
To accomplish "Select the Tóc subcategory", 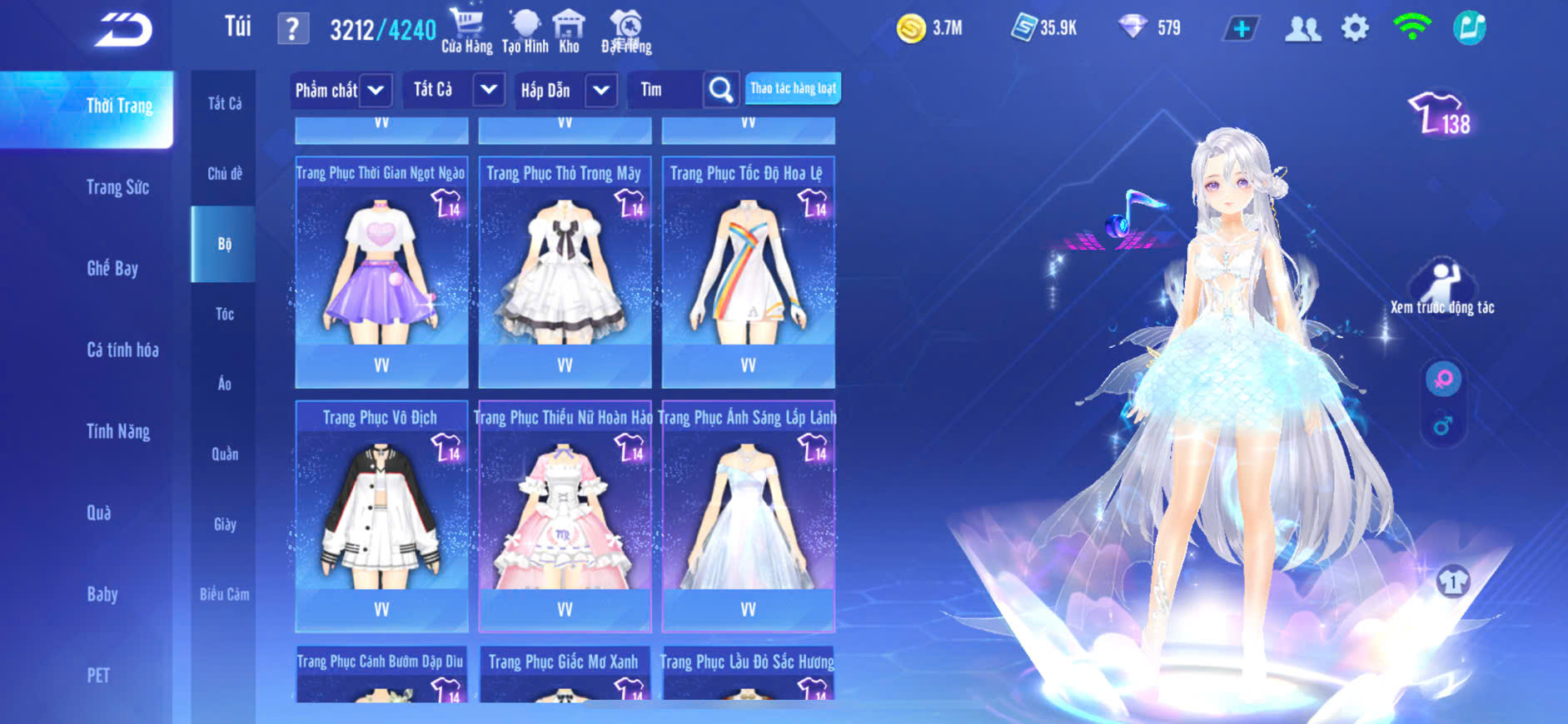I will pyautogui.click(x=224, y=314).
